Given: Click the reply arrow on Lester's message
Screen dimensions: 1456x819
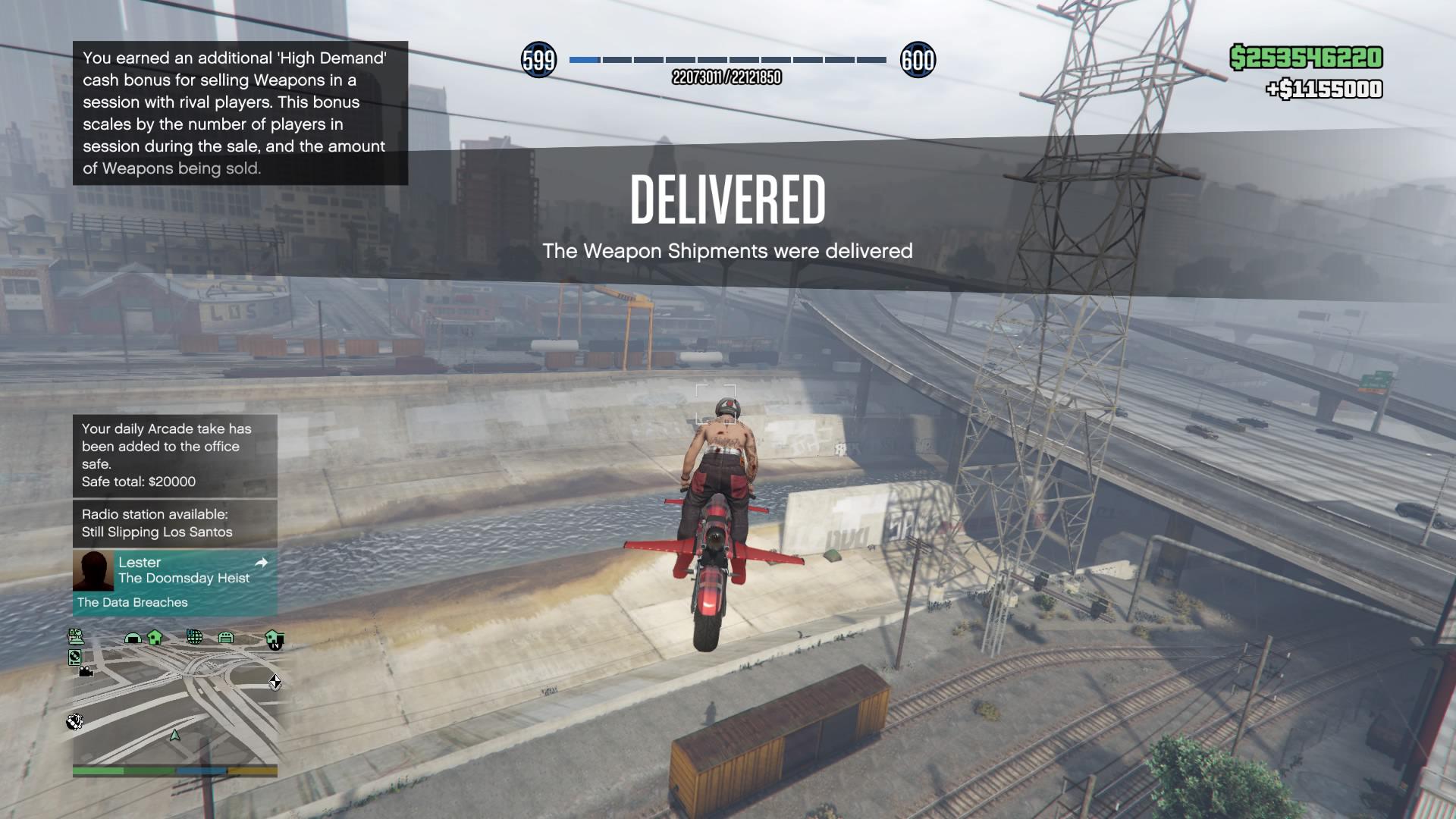Looking at the screenshot, I should pyautogui.click(x=262, y=564).
